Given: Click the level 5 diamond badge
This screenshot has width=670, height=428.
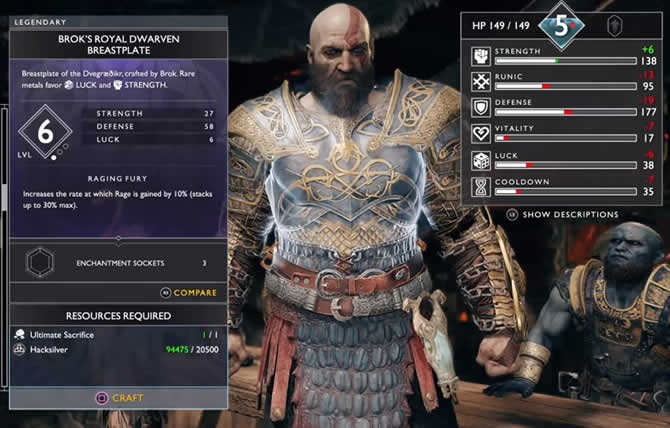Looking at the screenshot, I should pyautogui.click(x=562, y=26).
